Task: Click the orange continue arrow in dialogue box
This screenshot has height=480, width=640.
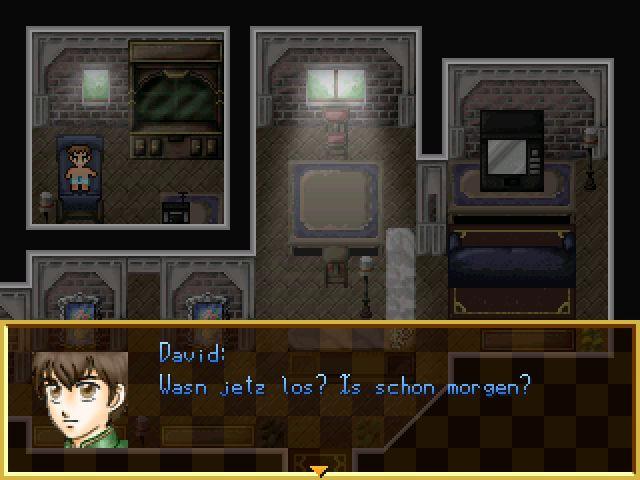Action: click(319, 470)
